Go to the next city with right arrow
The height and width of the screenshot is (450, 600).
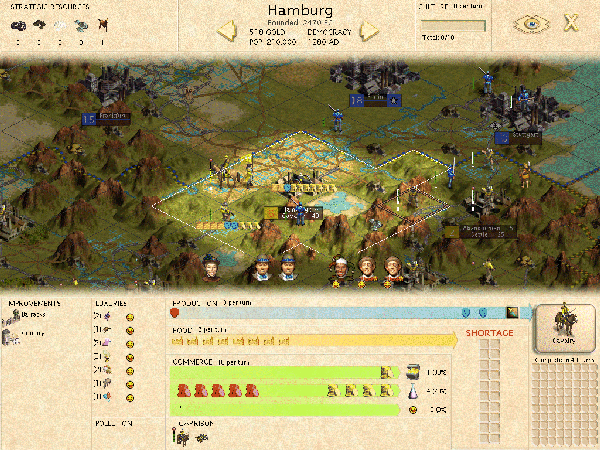click(x=370, y=31)
